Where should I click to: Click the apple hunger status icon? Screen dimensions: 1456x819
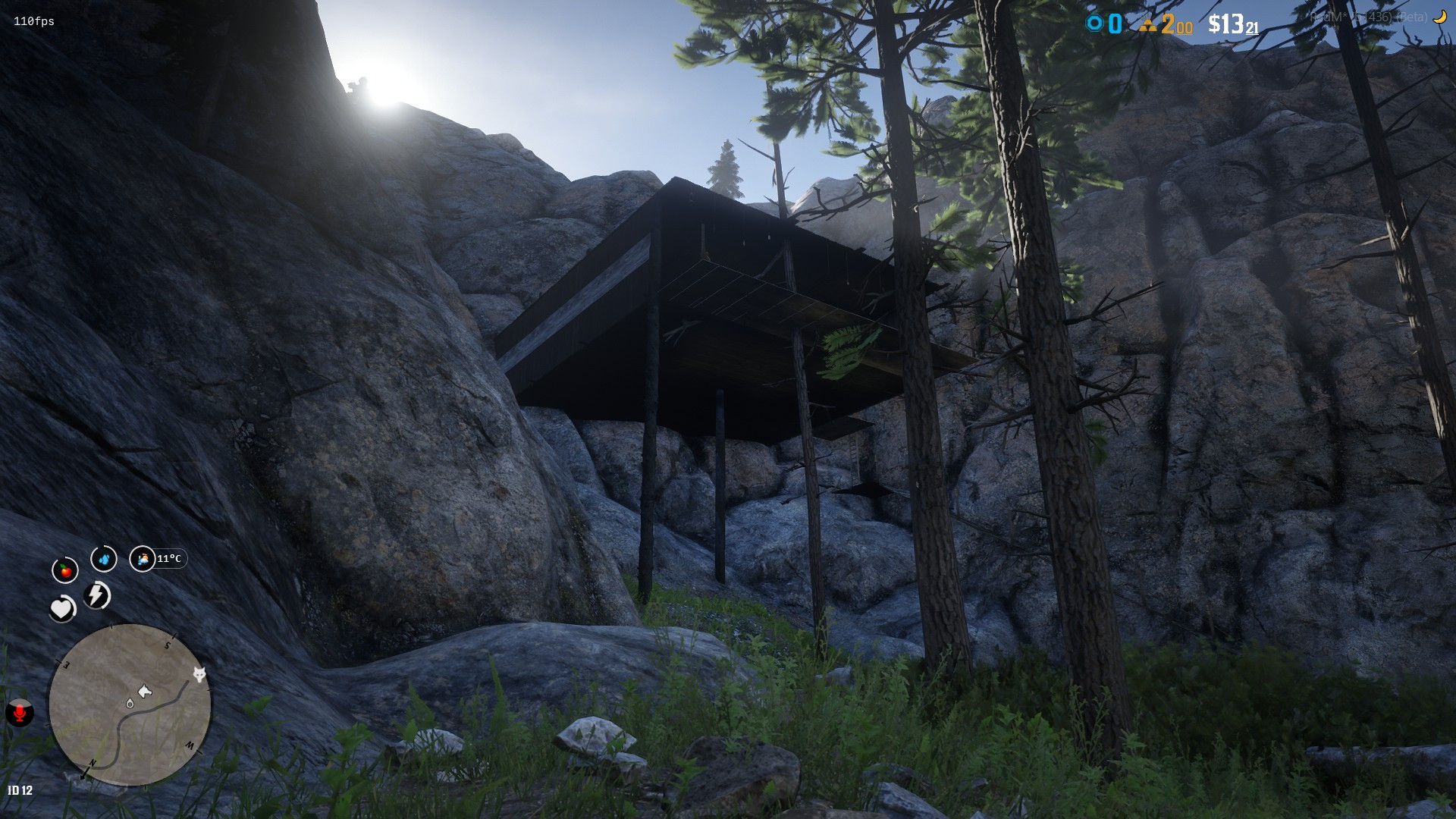pos(66,569)
